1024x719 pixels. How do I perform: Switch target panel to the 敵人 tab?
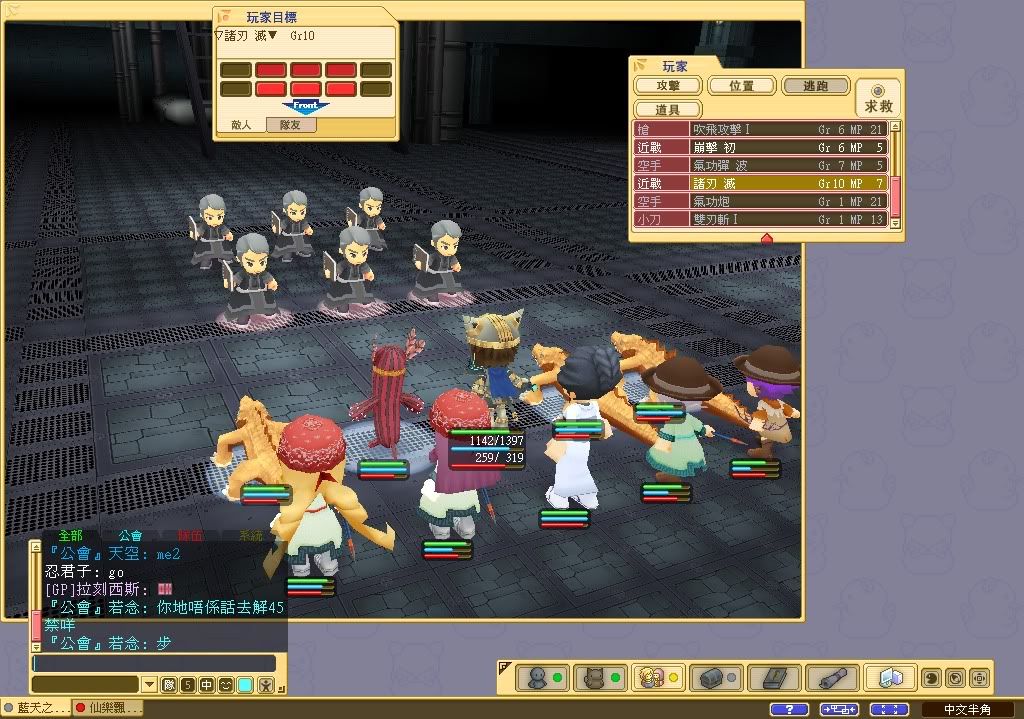(x=241, y=126)
